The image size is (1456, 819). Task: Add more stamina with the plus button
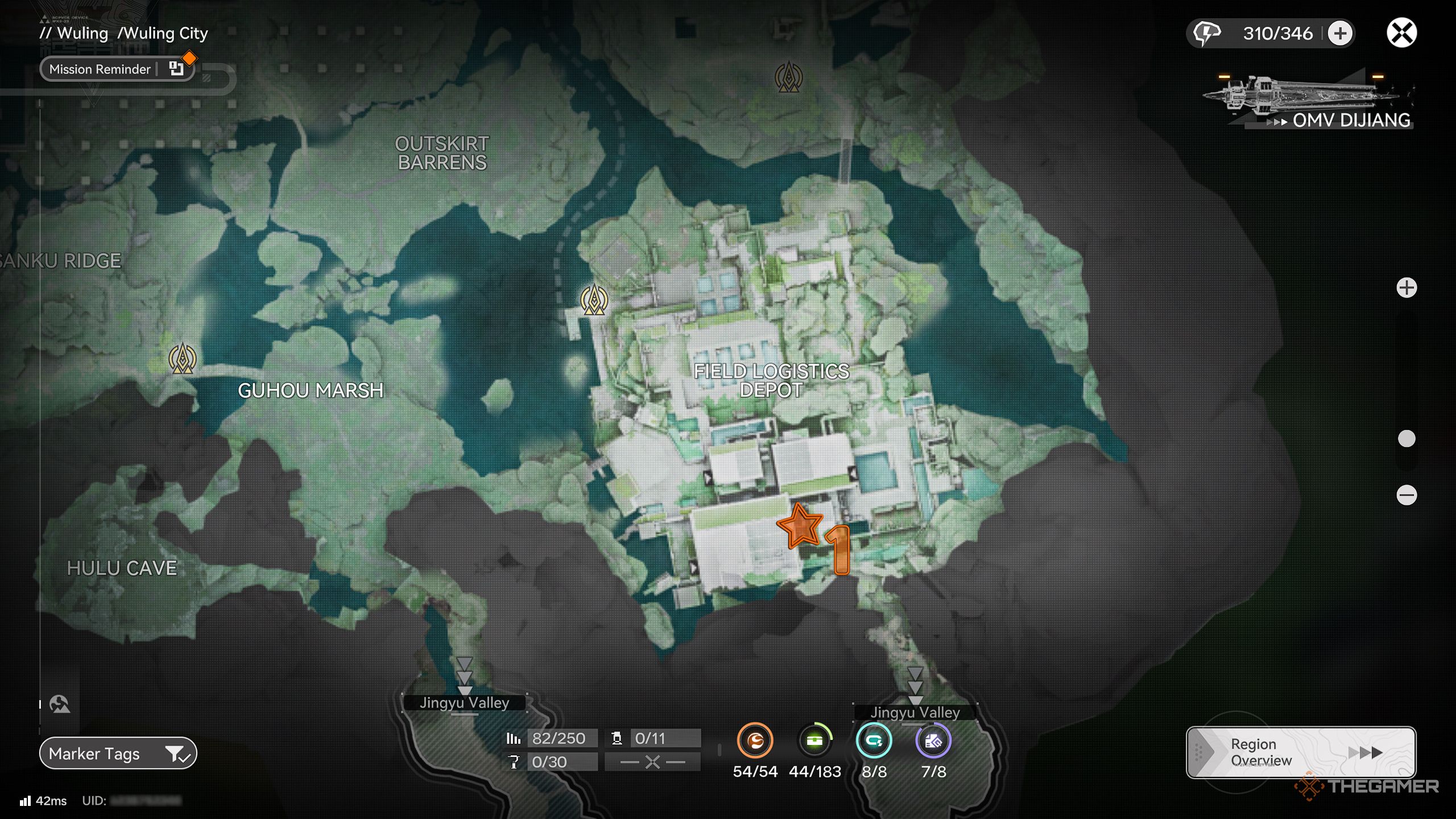pos(1340,33)
